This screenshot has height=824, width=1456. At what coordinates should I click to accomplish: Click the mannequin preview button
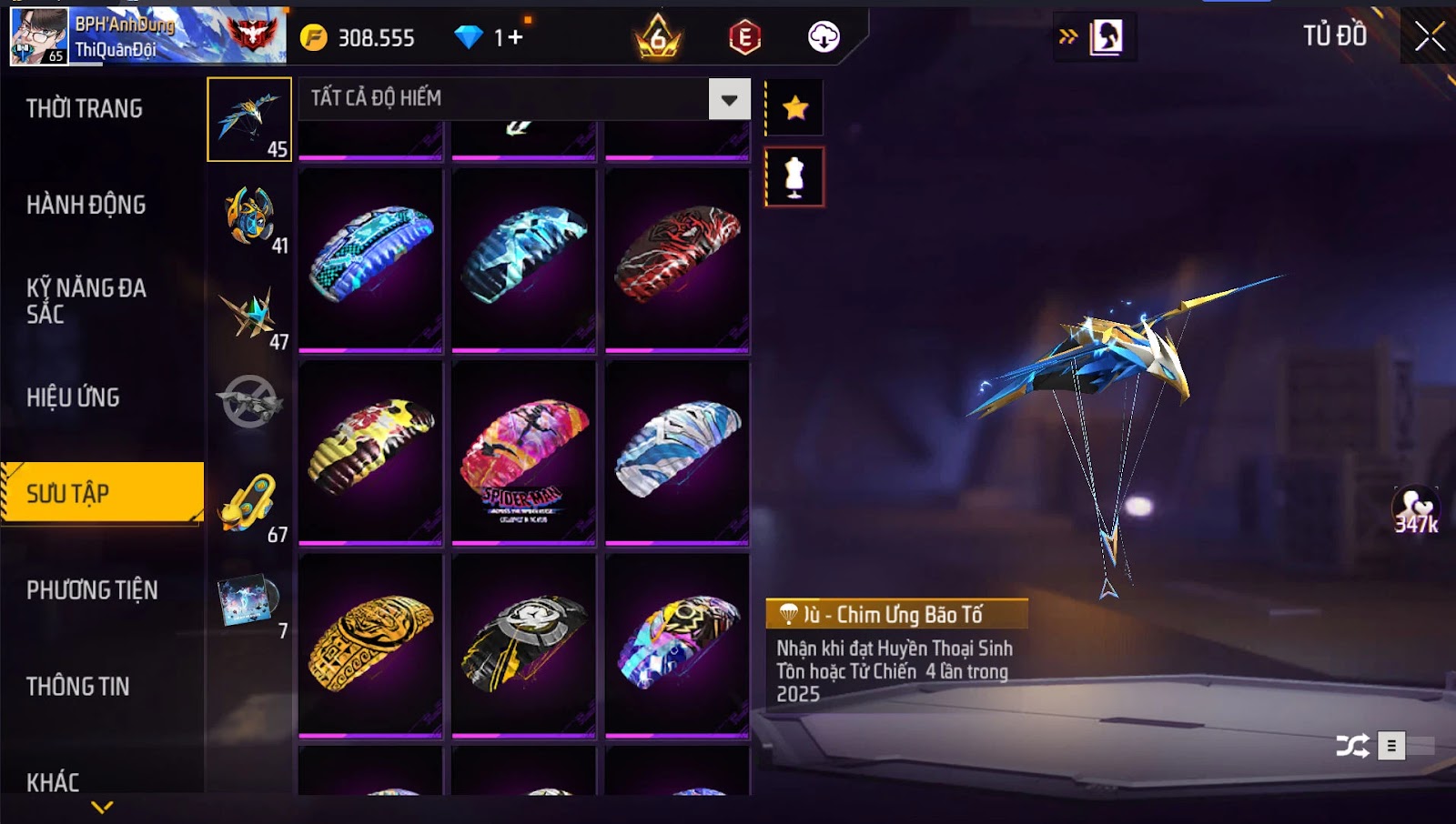(x=795, y=177)
